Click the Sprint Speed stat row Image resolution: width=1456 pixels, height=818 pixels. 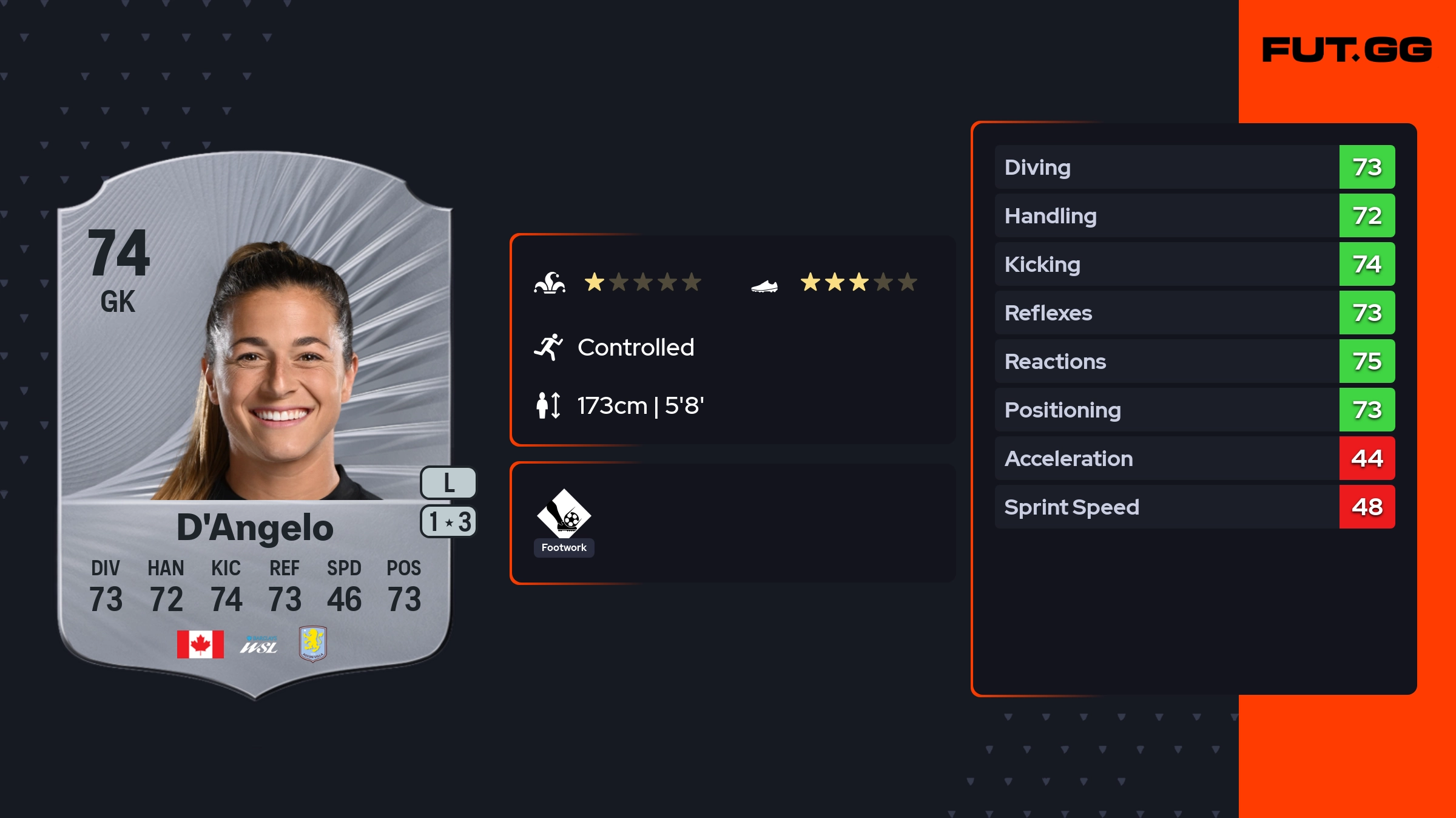pyautogui.click(x=1194, y=507)
